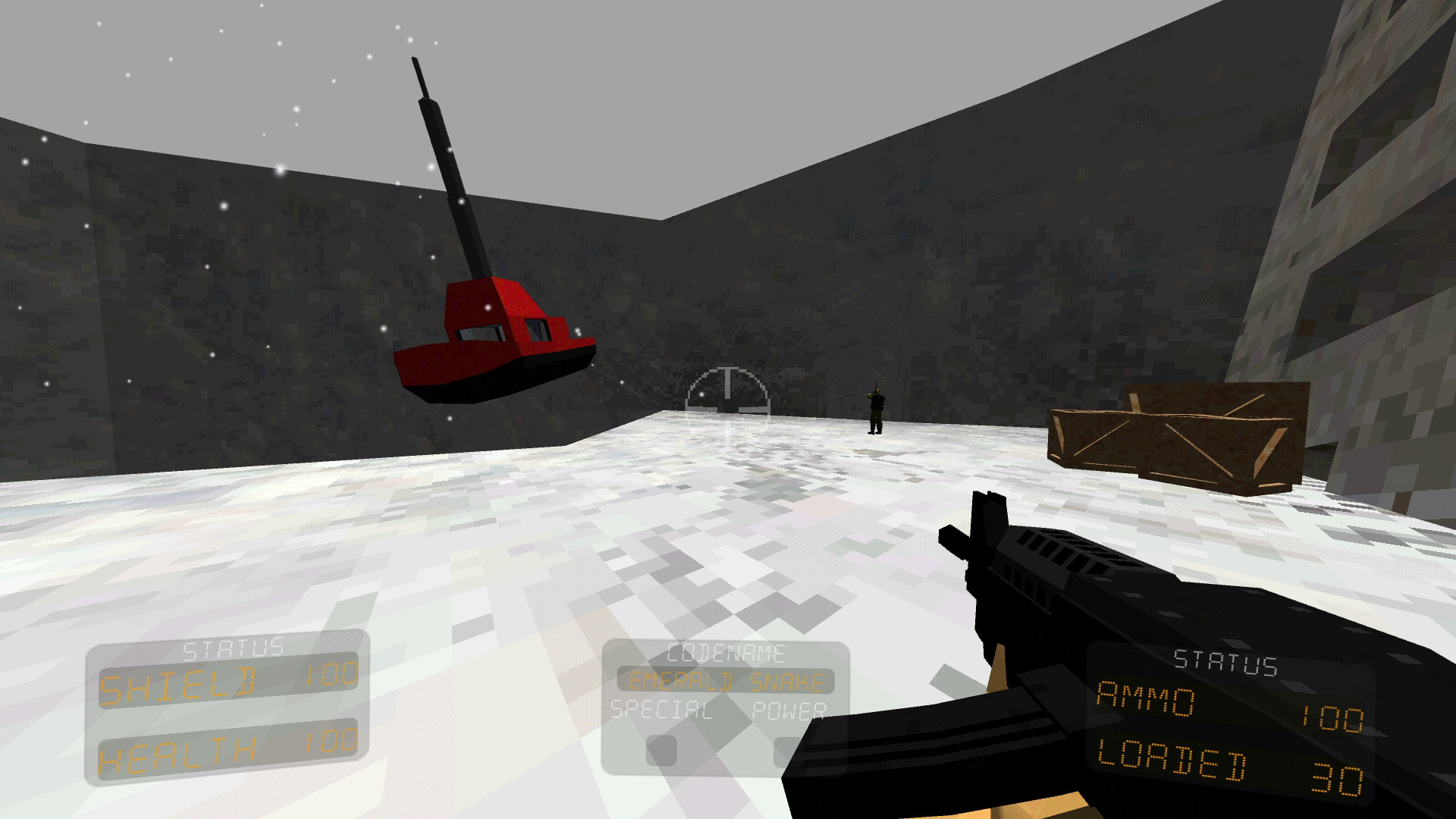Viewport: 1456px width, 819px height.
Task: Click the wooden supply crate
Action: [1175, 440]
